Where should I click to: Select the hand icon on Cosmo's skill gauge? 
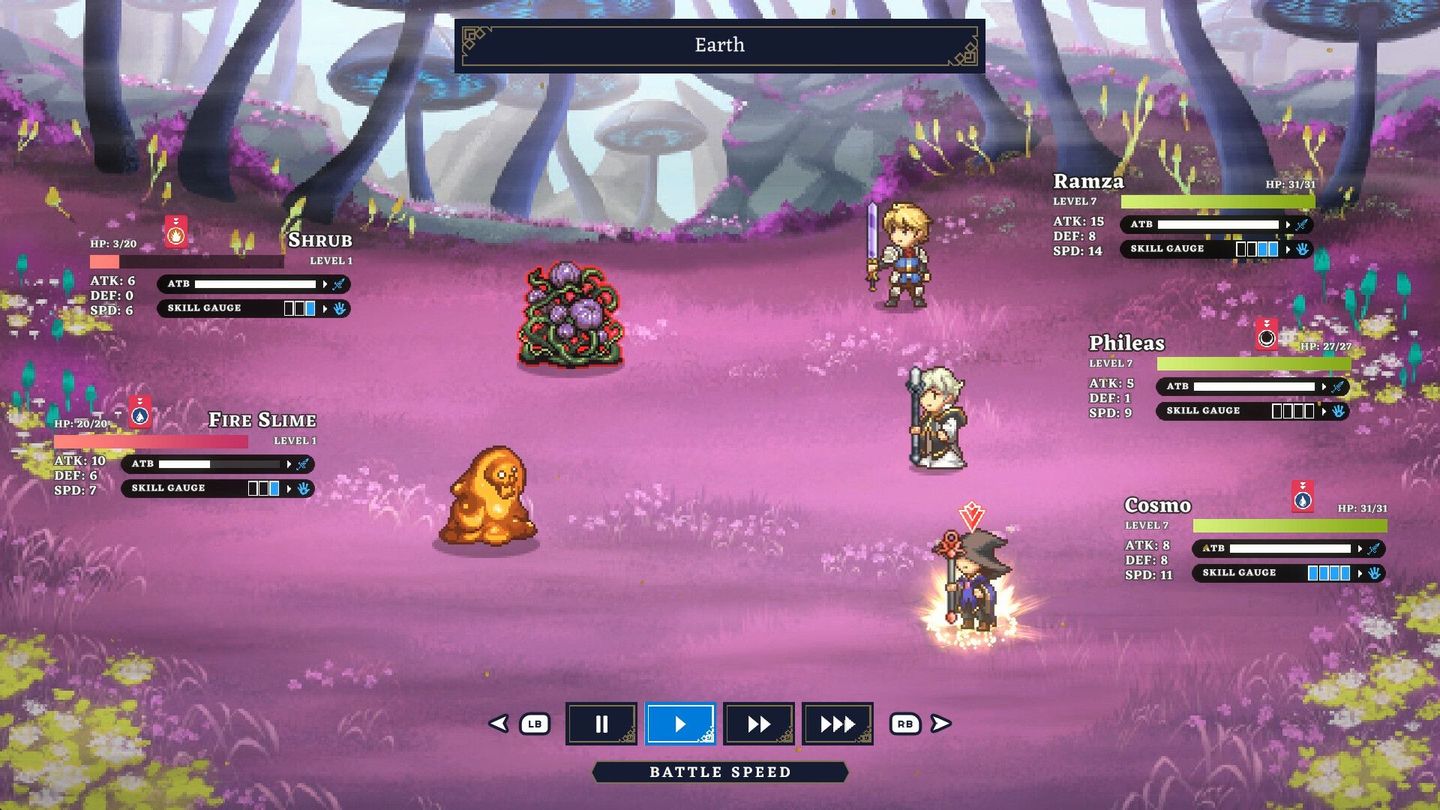[x=1375, y=574]
